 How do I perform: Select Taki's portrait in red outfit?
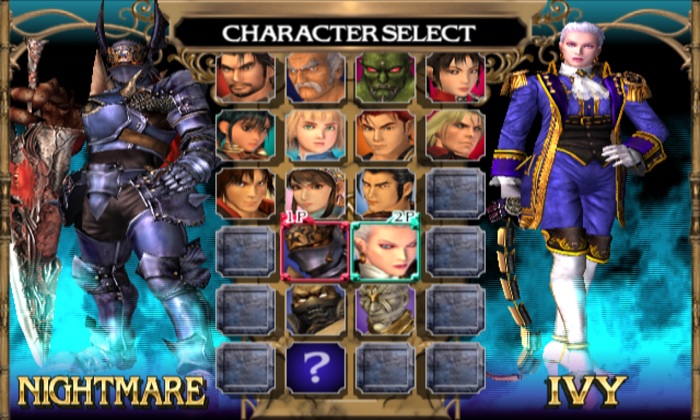pos(455,77)
